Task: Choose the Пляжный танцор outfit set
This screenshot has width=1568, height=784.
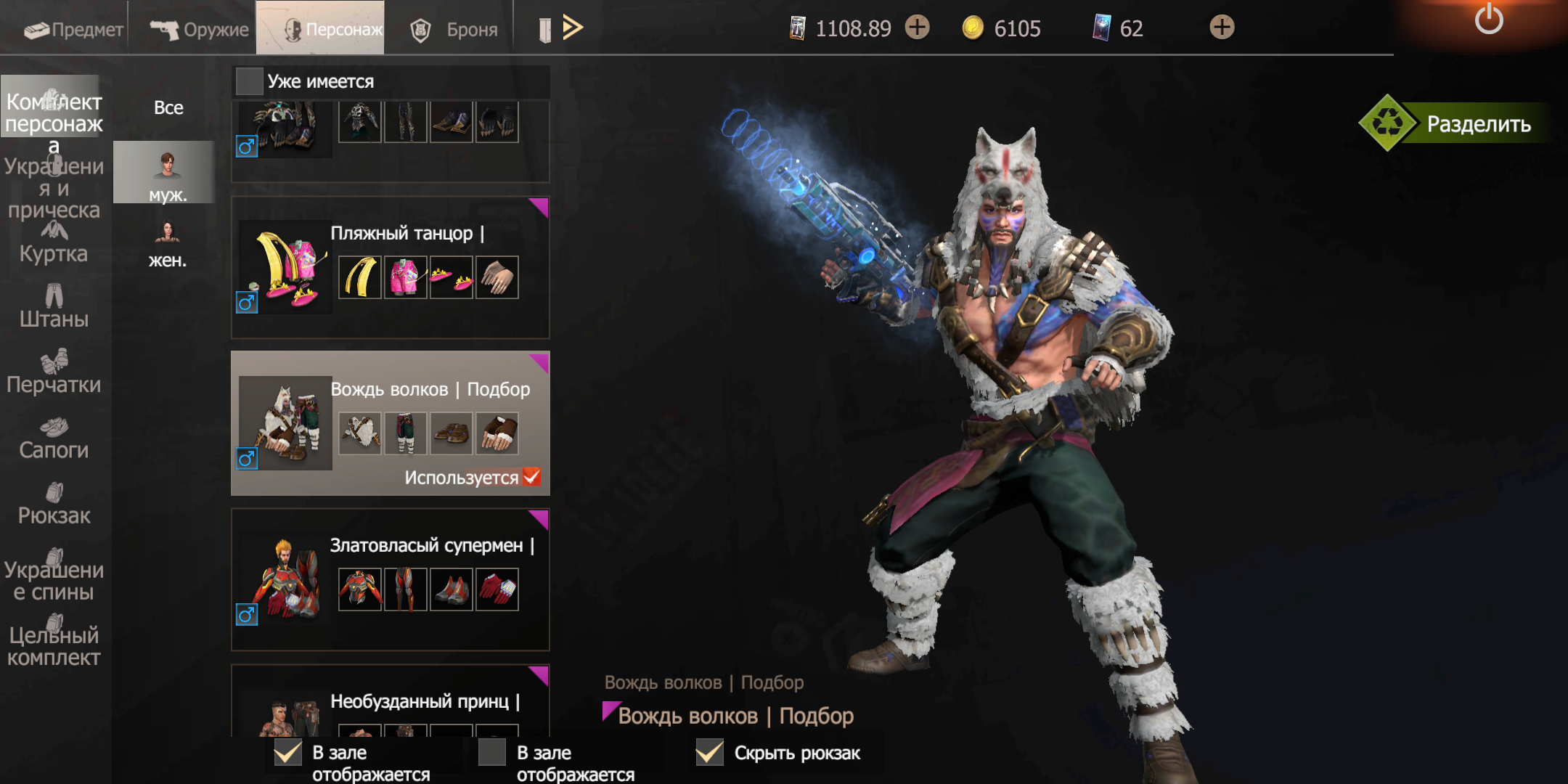Action: click(390, 267)
